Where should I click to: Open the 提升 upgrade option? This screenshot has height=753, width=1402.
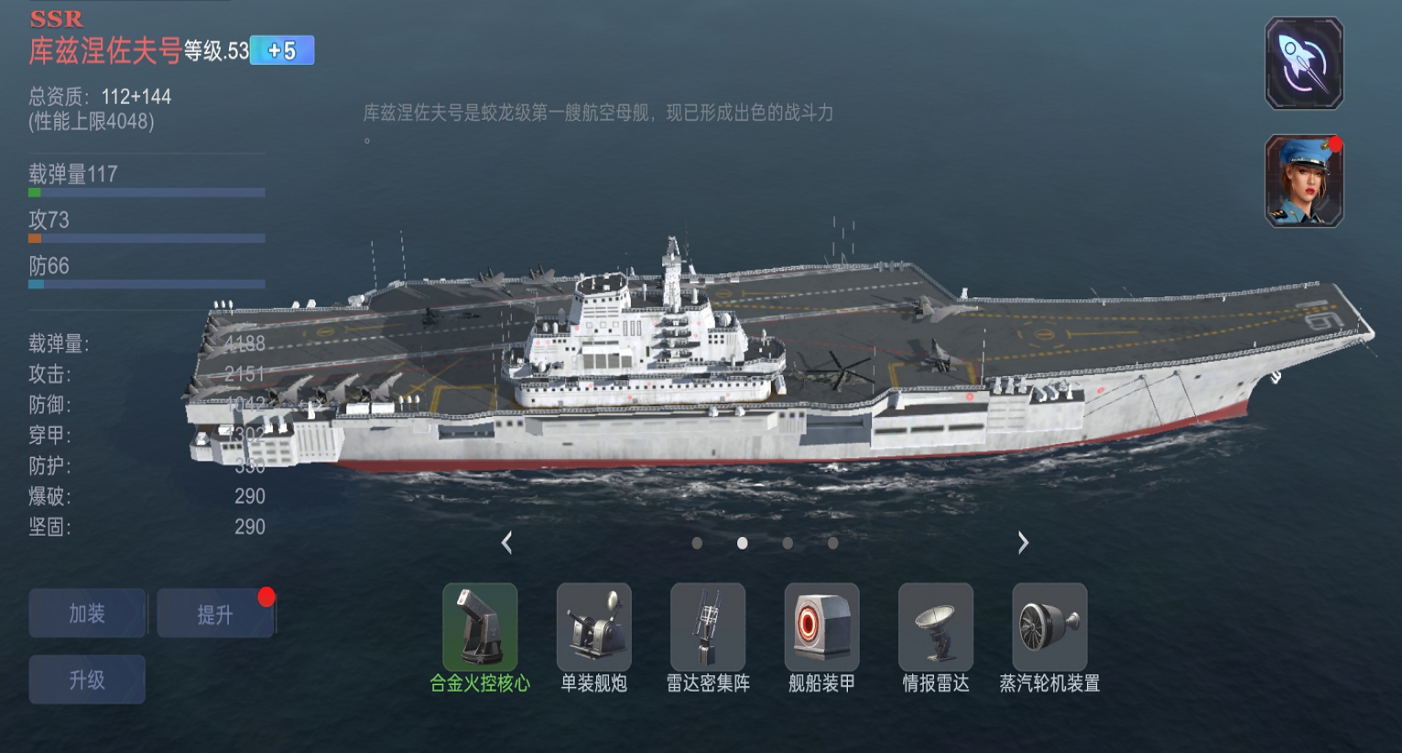point(215,614)
